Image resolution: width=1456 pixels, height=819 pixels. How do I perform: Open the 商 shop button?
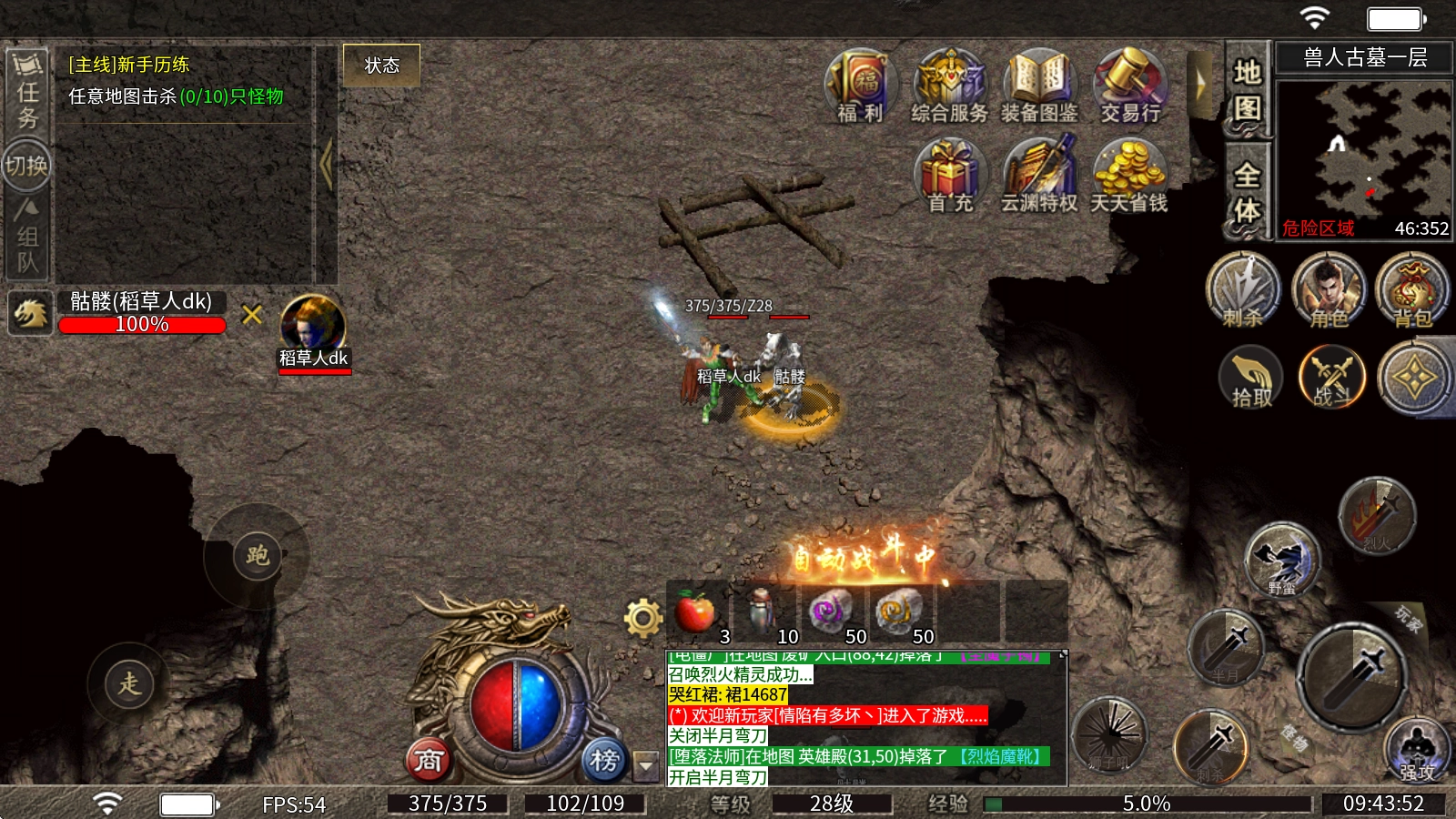429,760
